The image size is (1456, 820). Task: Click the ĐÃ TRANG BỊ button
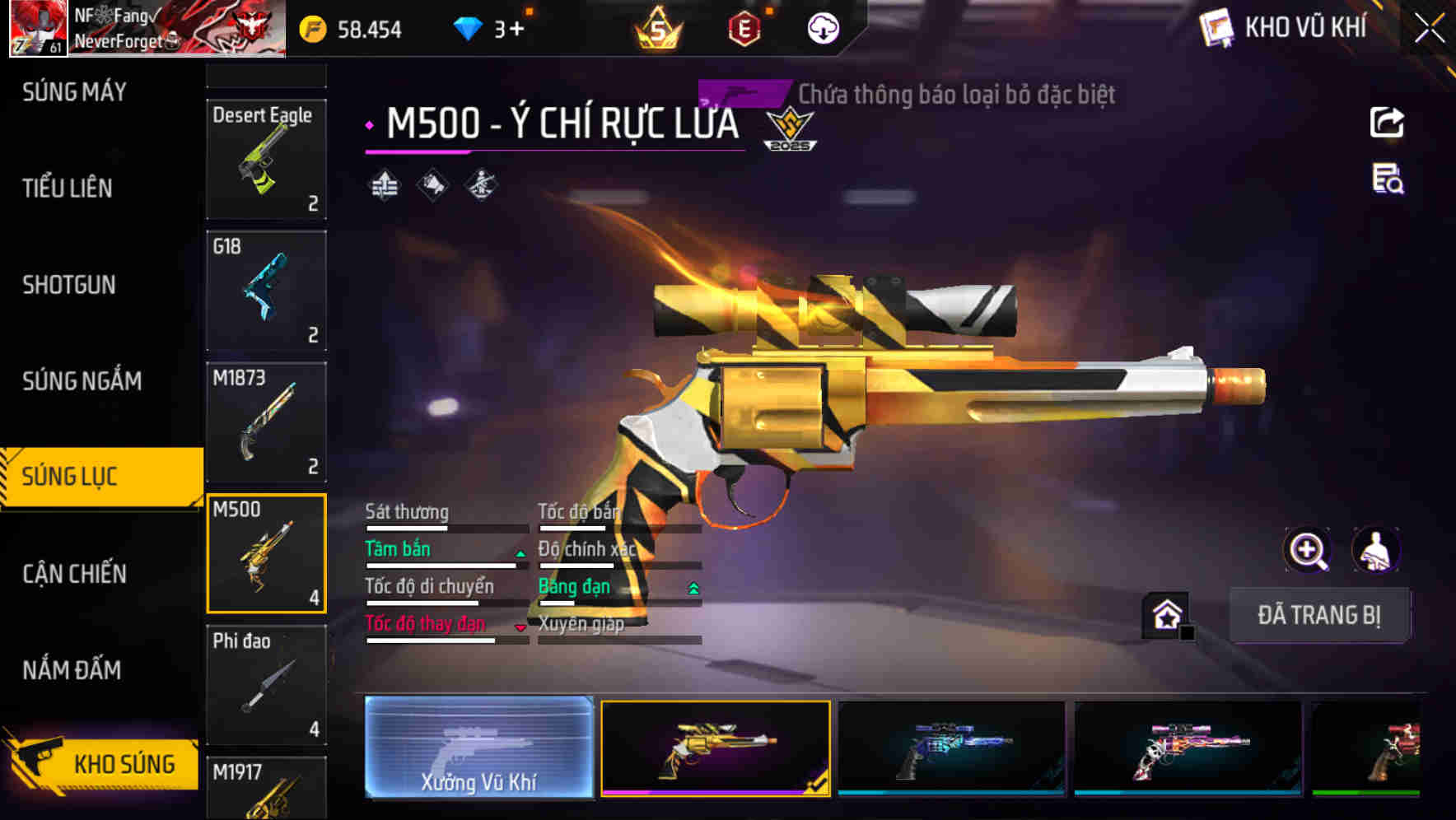(x=1320, y=615)
